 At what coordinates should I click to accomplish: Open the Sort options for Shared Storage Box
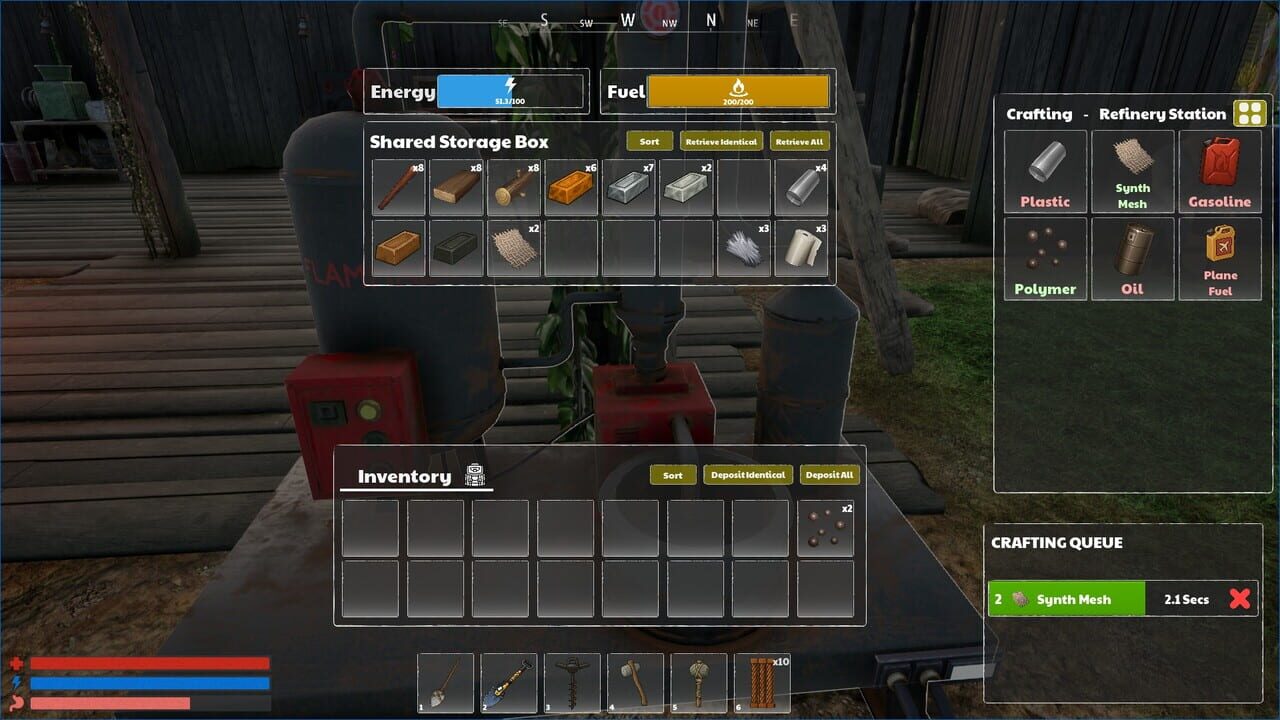649,141
